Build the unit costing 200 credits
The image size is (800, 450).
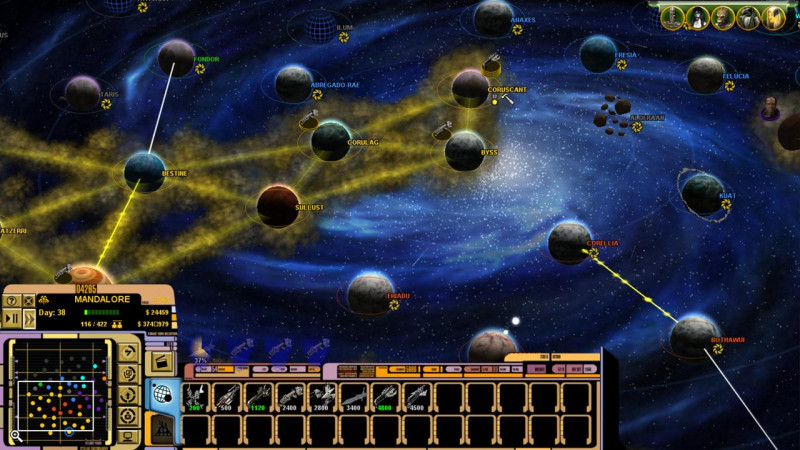coord(195,397)
